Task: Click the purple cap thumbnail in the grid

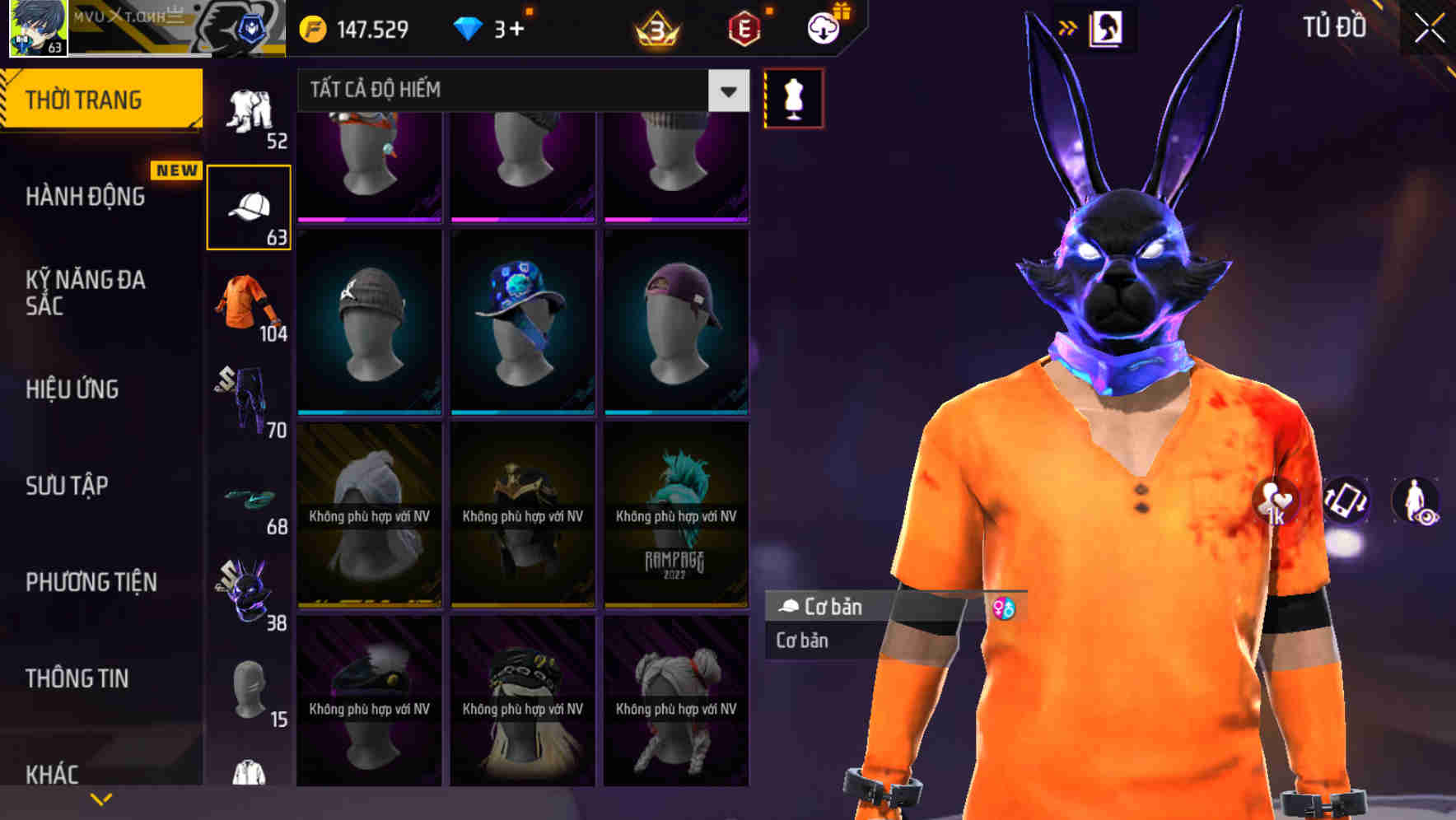Action: pyautogui.click(x=677, y=321)
